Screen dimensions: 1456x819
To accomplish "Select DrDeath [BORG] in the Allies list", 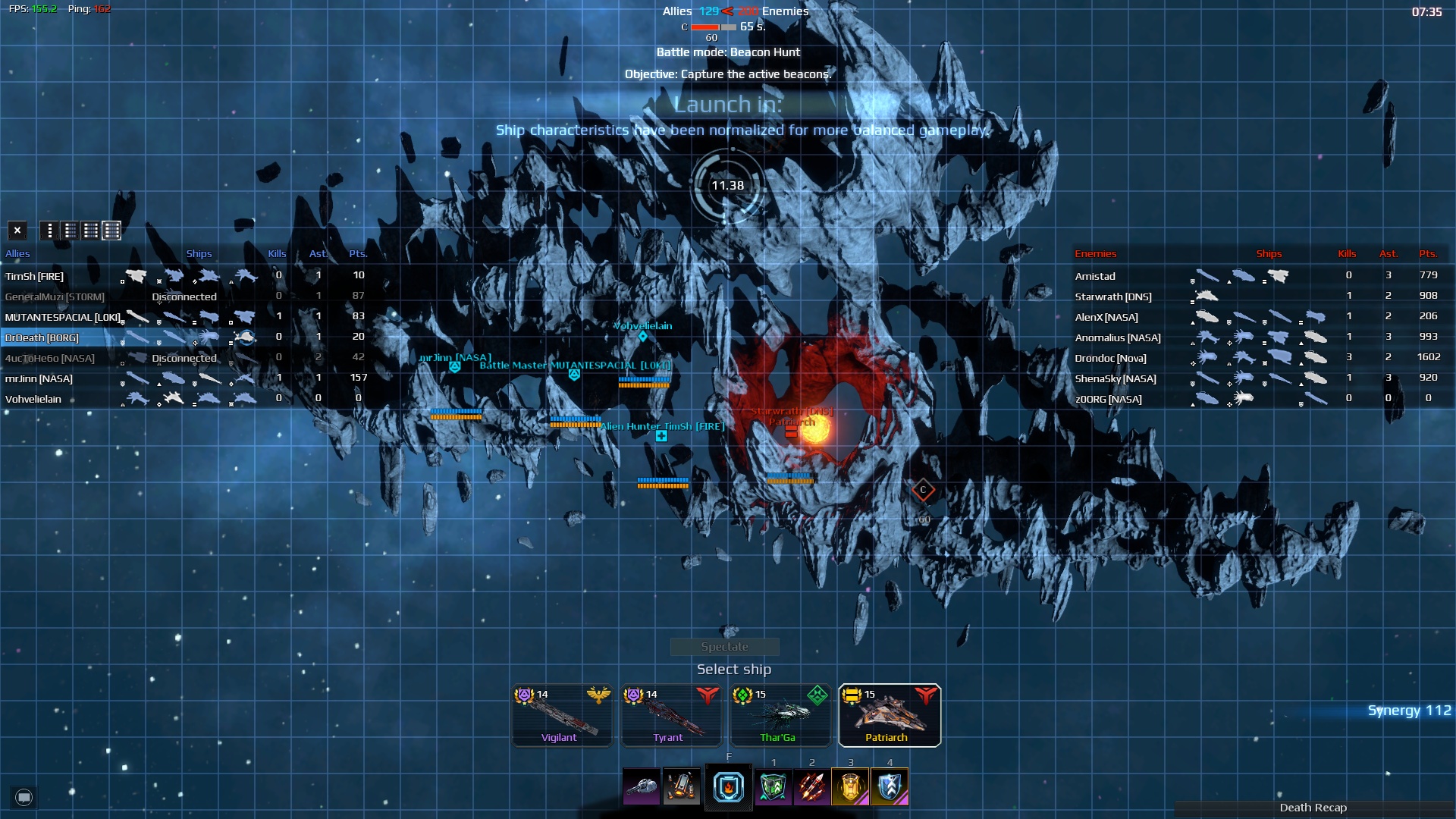I will (x=42, y=337).
